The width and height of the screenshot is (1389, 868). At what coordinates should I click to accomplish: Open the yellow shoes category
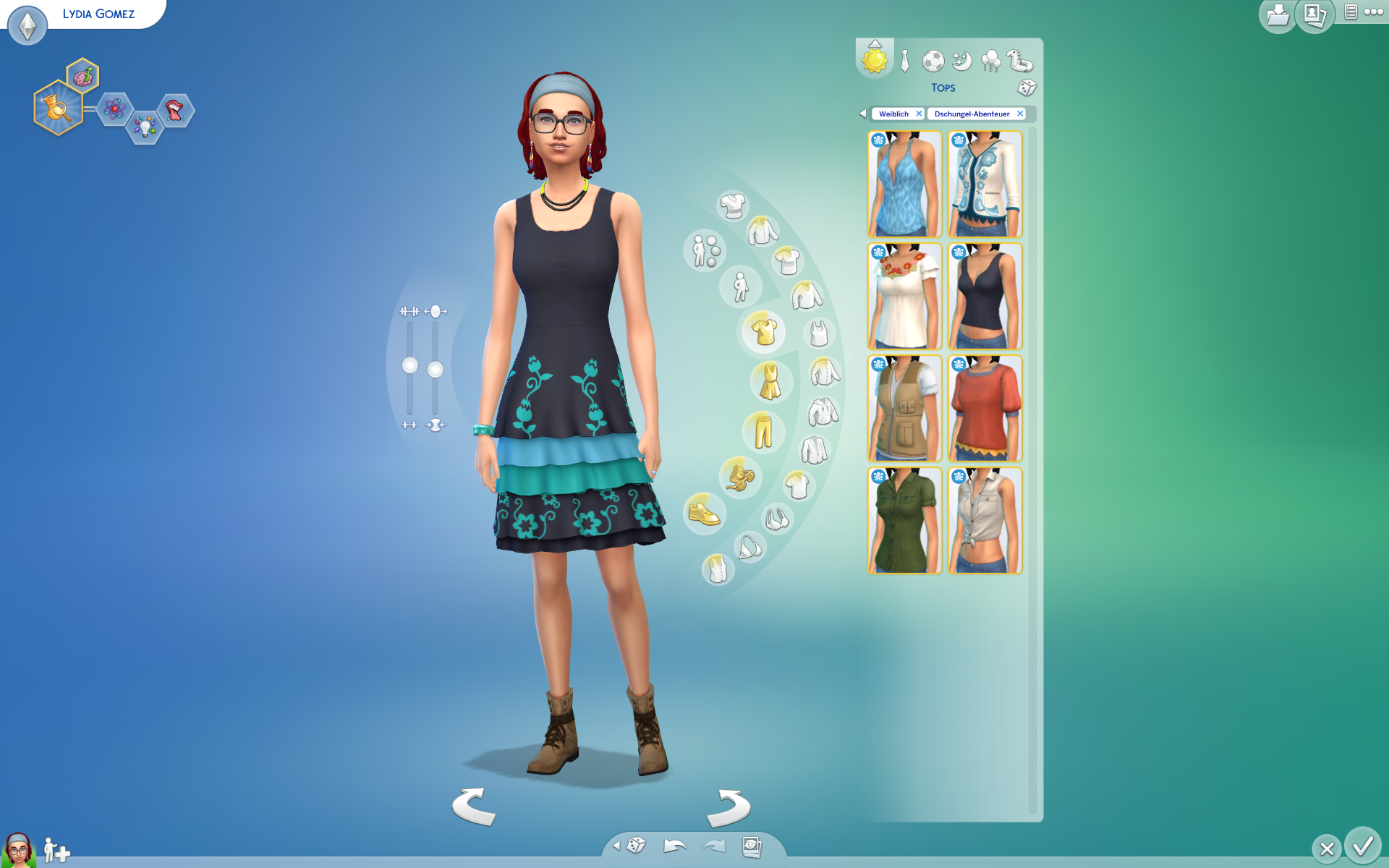tap(704, 514)
